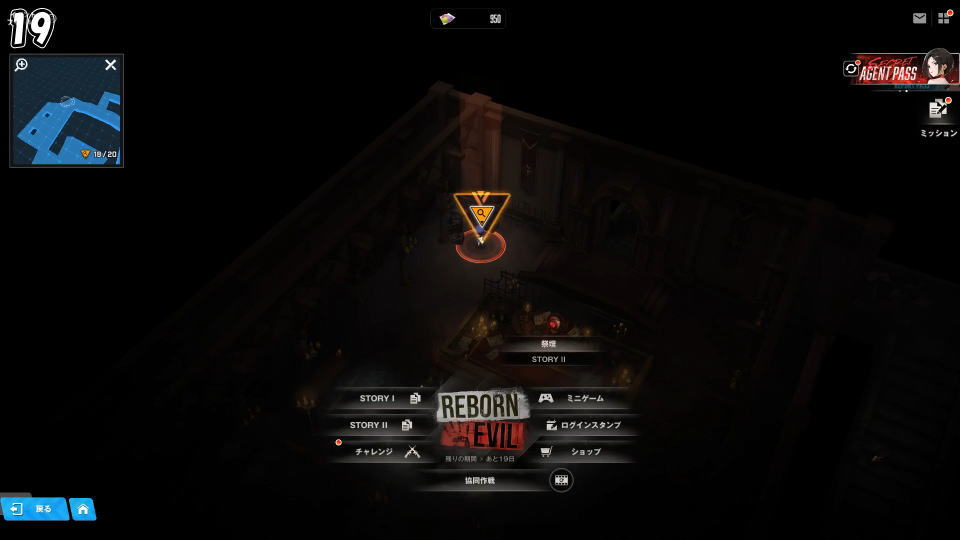Open the mailbox envelope icon
Screen dimensions: 960x540
919,18
